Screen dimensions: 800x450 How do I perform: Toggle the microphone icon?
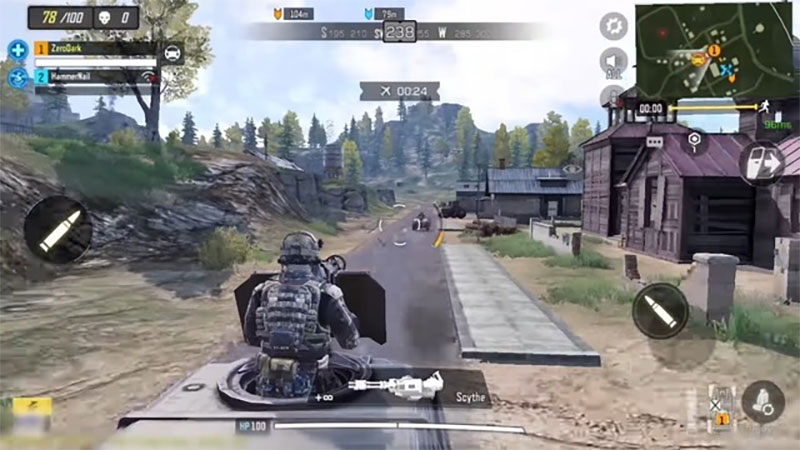pos(611,96)
